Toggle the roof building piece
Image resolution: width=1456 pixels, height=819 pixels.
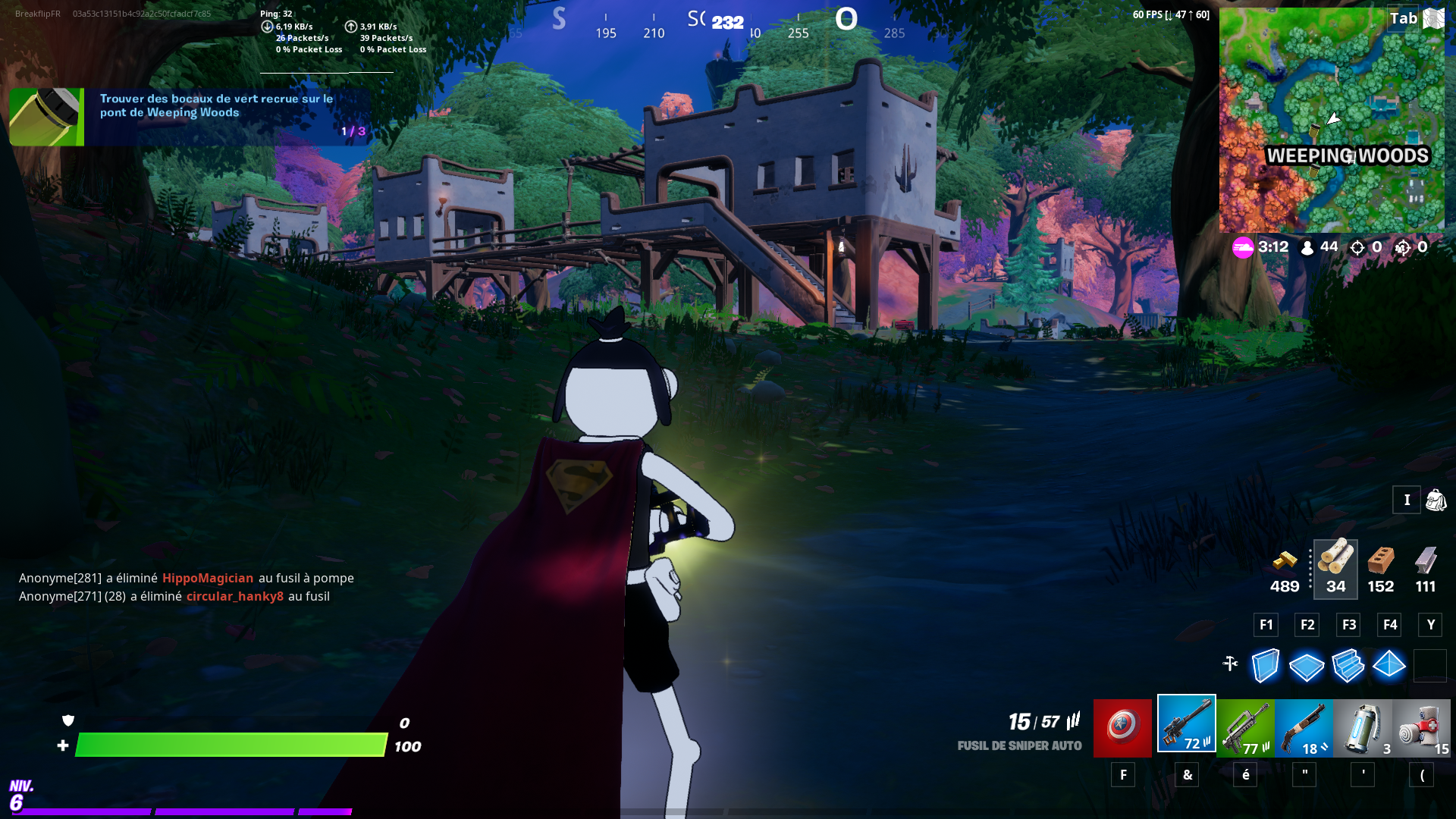[1390, 666]
